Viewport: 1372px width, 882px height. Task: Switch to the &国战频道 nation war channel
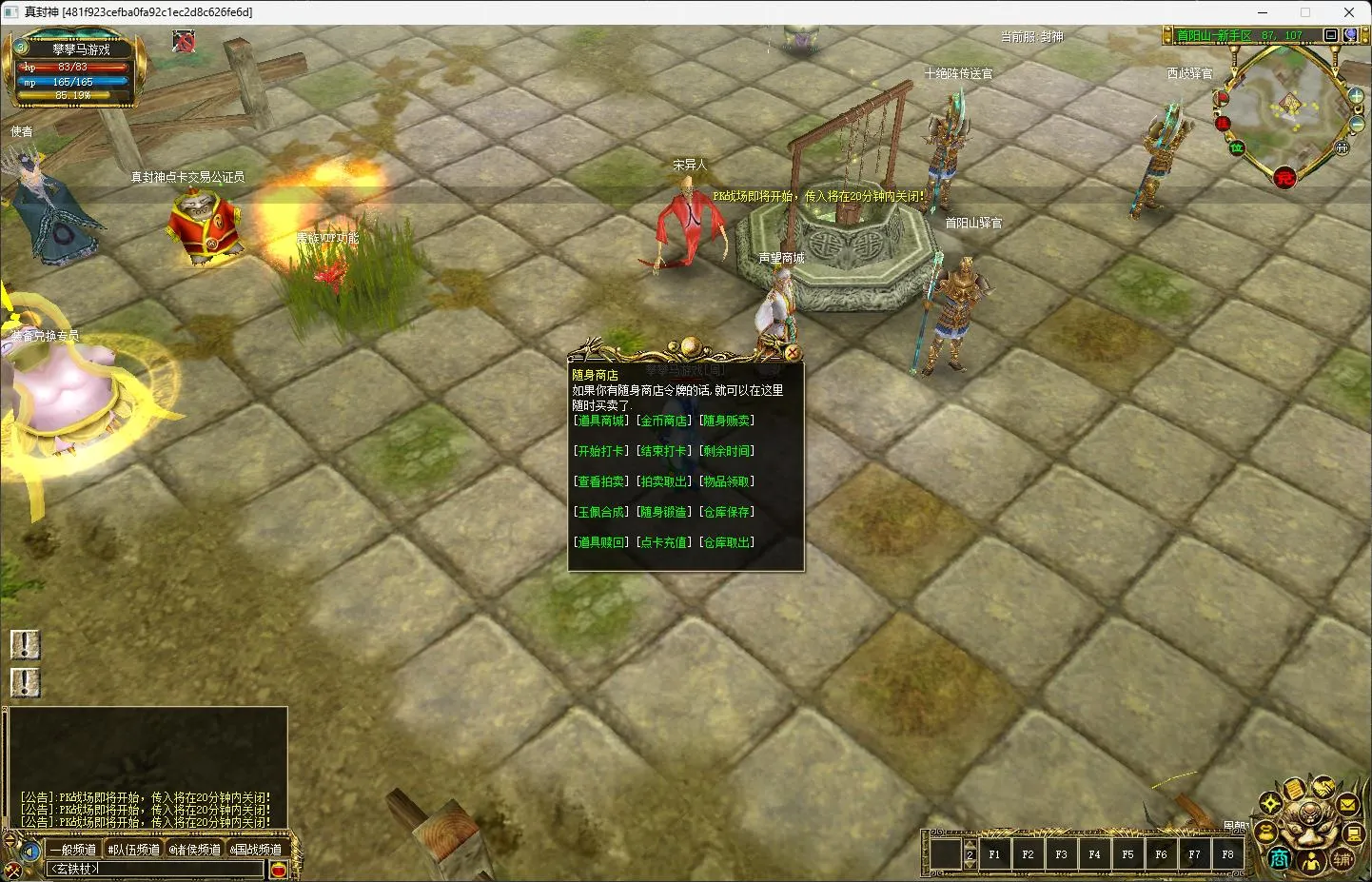(256, 850)
